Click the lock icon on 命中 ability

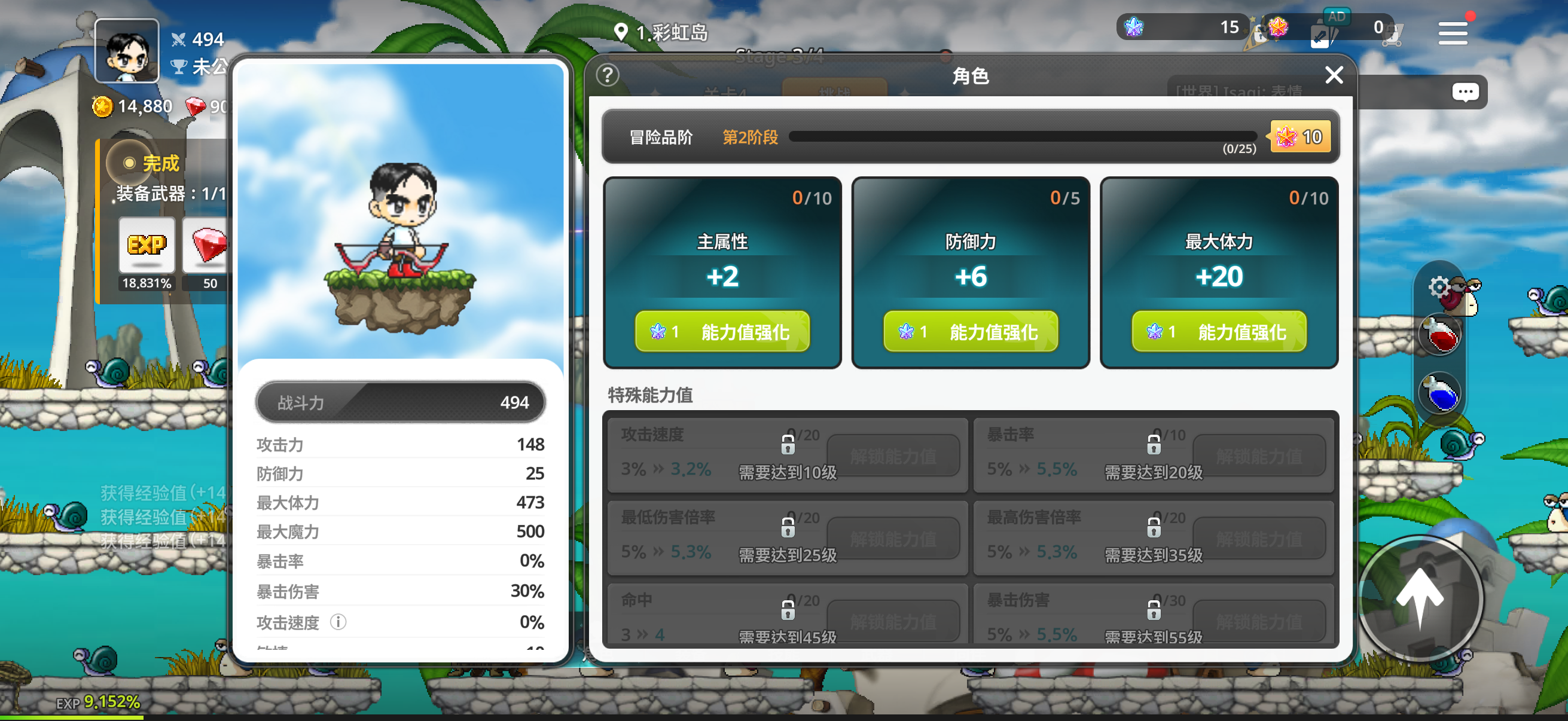click(x=788, y=610)
